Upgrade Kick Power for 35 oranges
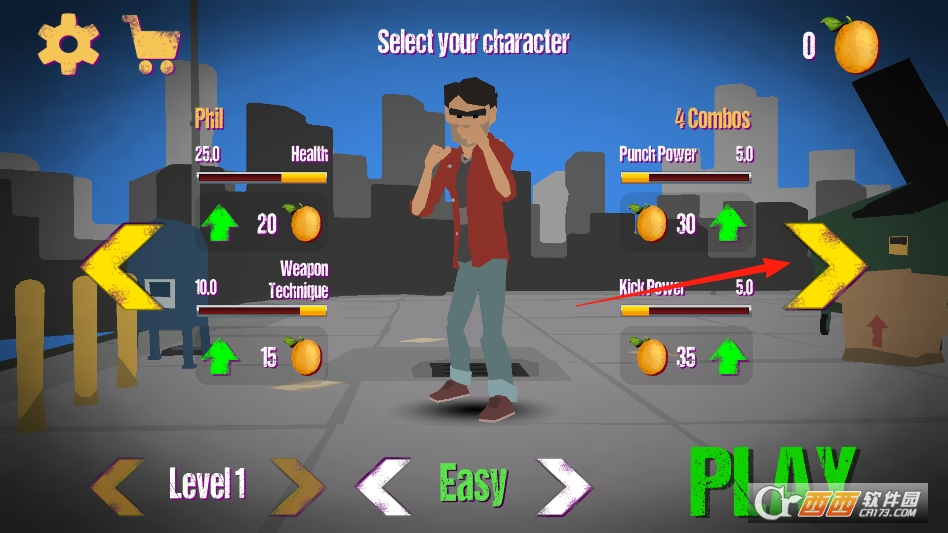 coord(730,356)
